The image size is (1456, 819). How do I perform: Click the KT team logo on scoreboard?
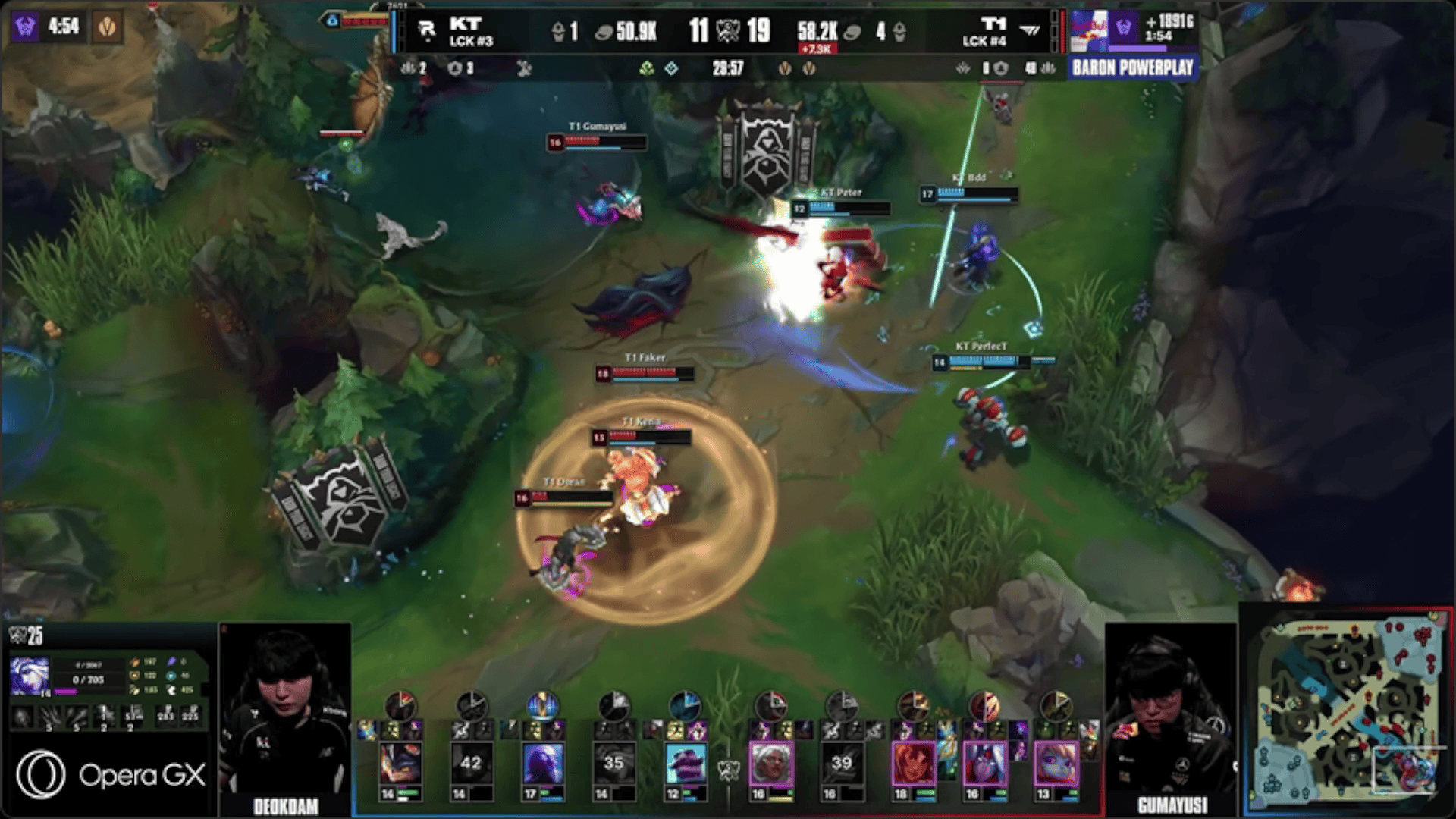tap(427, 30)
